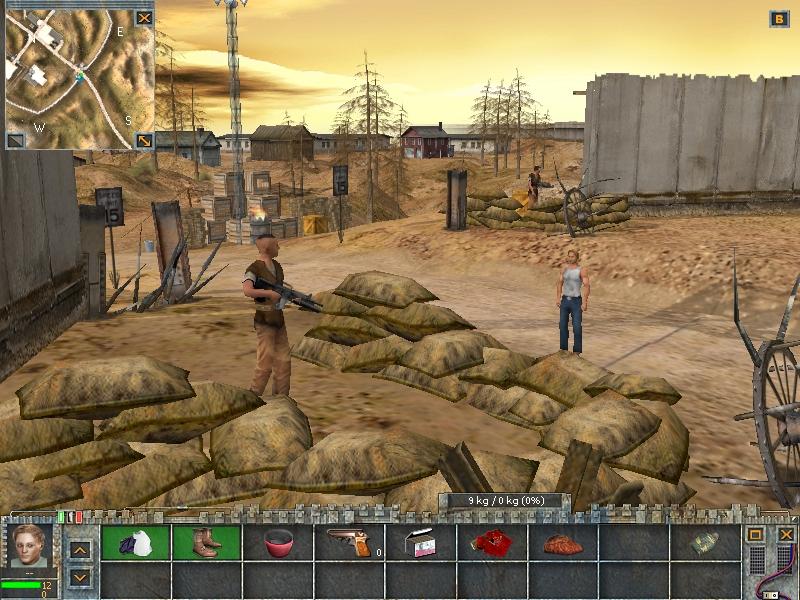Select the purple and white clothing item
Viewport: 800px width, 600px height.
(x=136, y=543)
